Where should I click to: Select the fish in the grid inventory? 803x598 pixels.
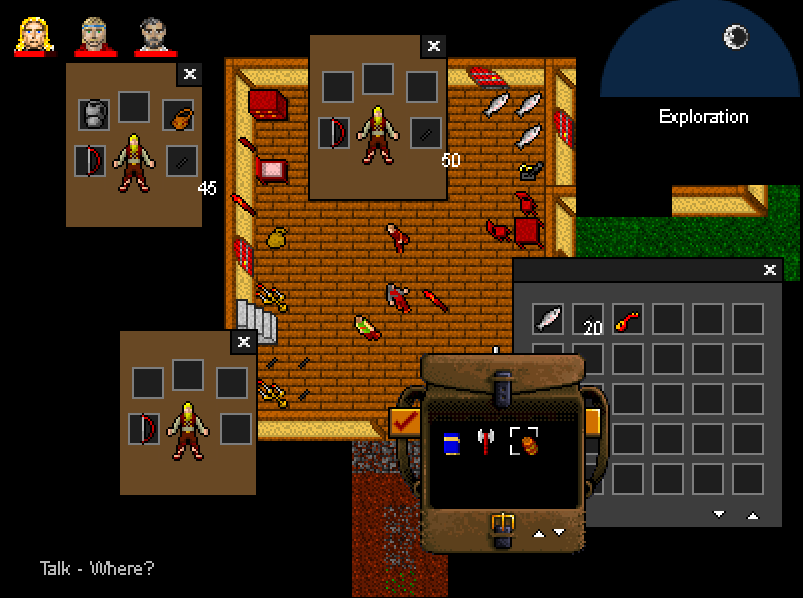(548, 319)
